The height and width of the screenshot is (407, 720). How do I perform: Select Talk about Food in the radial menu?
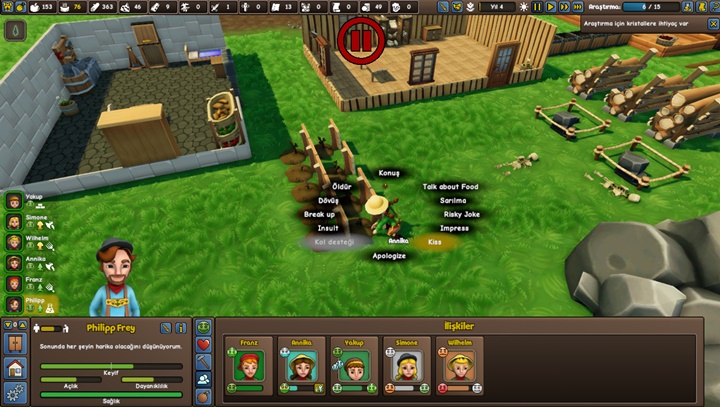[450, 187]
